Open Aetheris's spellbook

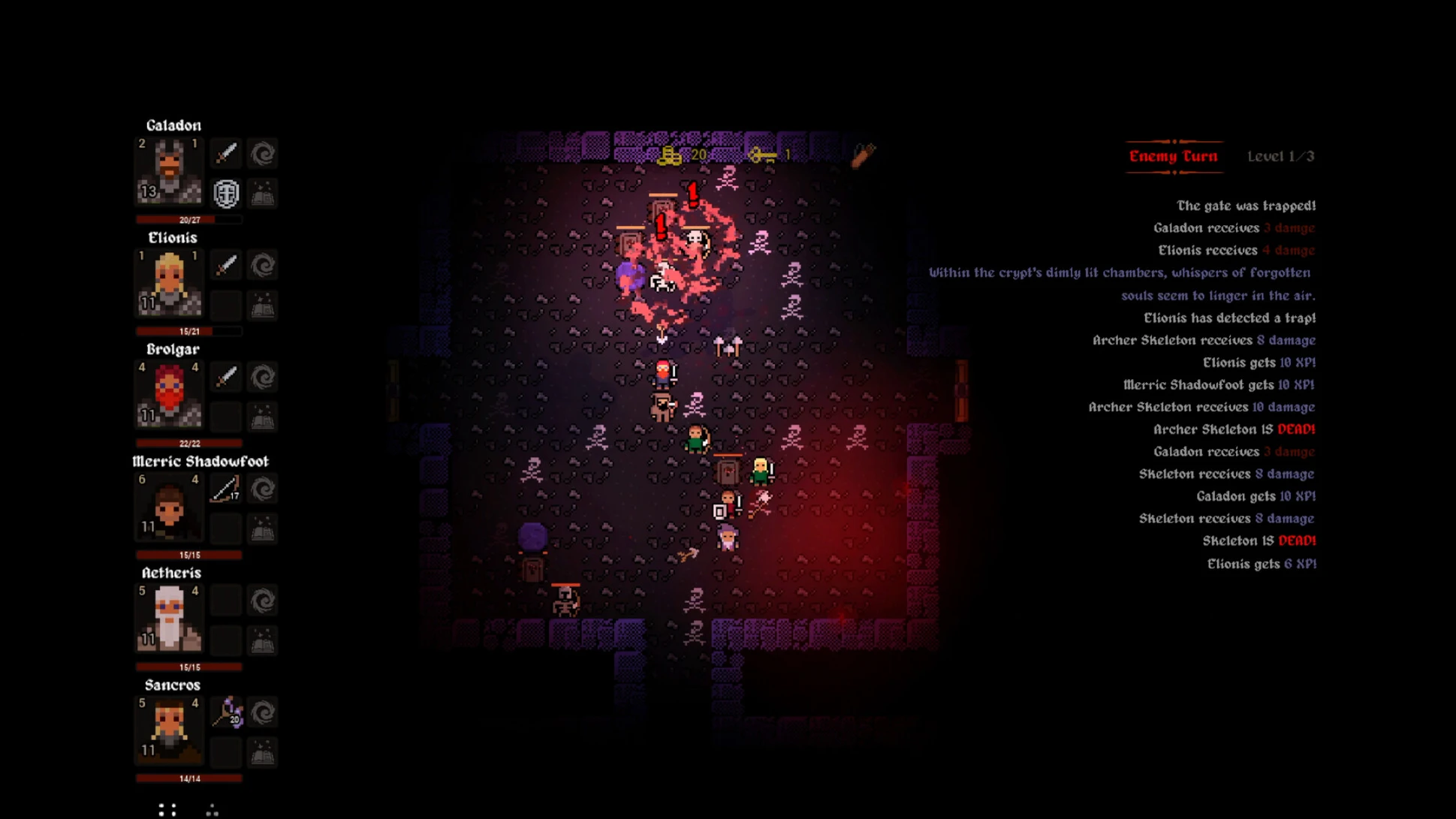tap(263, 640)
